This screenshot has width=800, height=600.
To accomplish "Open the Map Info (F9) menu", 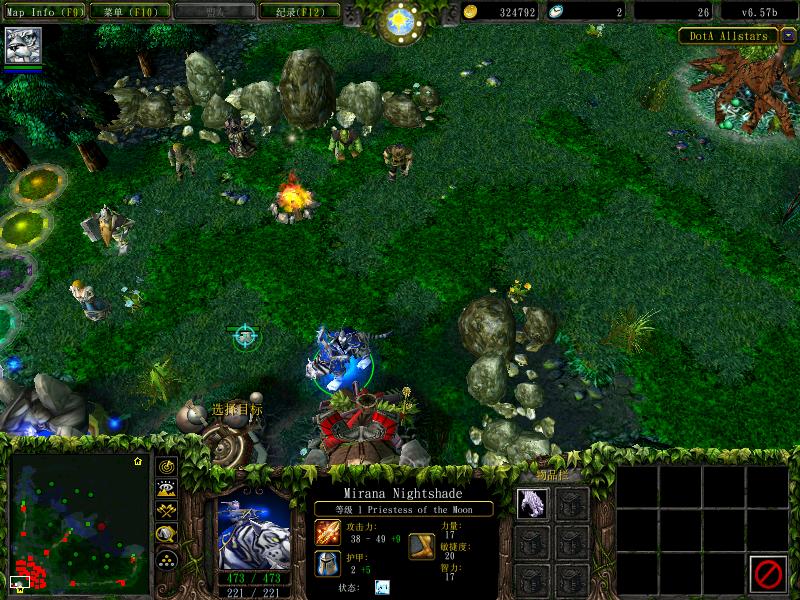I will click(45, 12).
